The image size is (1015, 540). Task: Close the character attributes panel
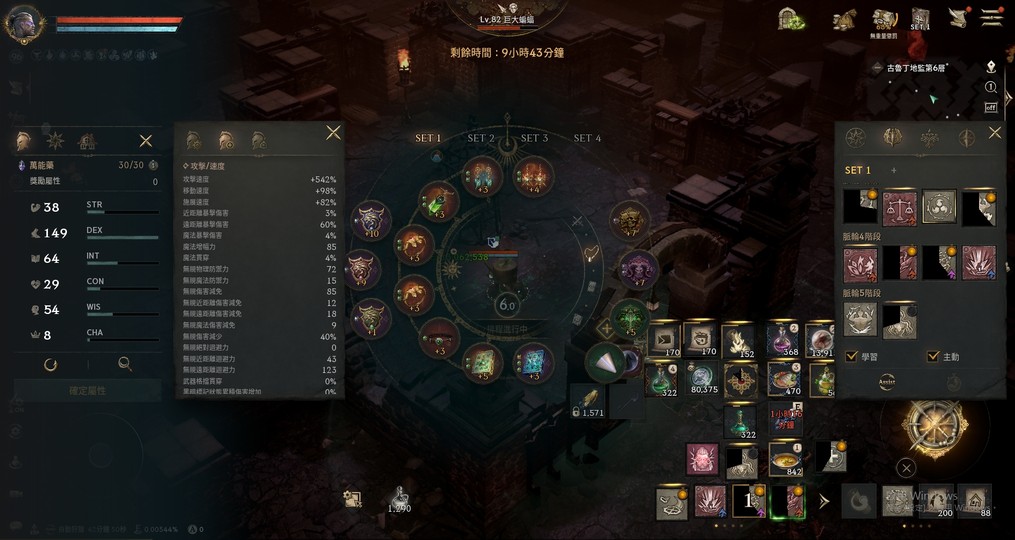(146, 141)
